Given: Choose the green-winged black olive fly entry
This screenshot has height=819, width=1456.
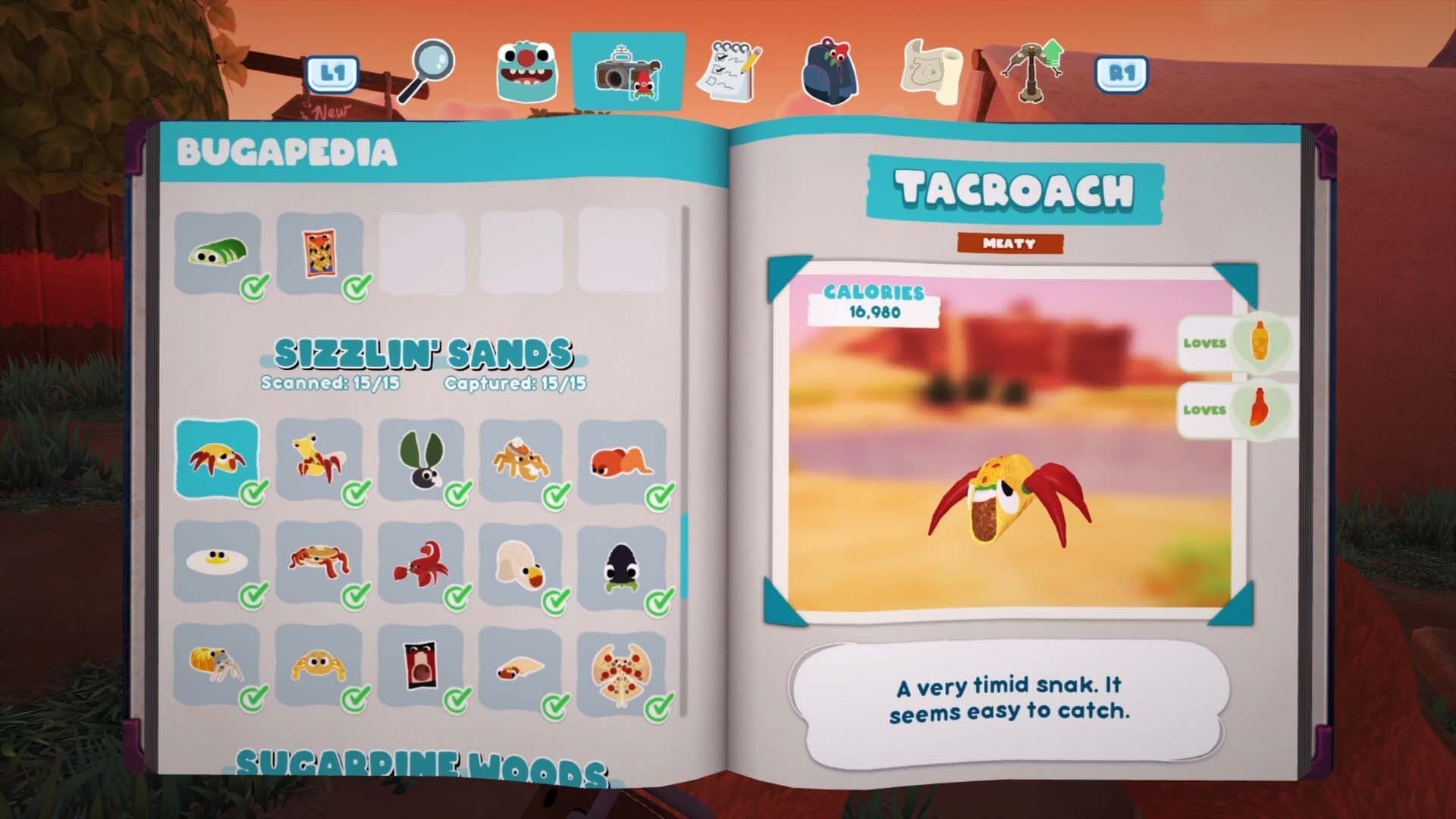Looking at the screenshot, I should click(x=421, y=459).
